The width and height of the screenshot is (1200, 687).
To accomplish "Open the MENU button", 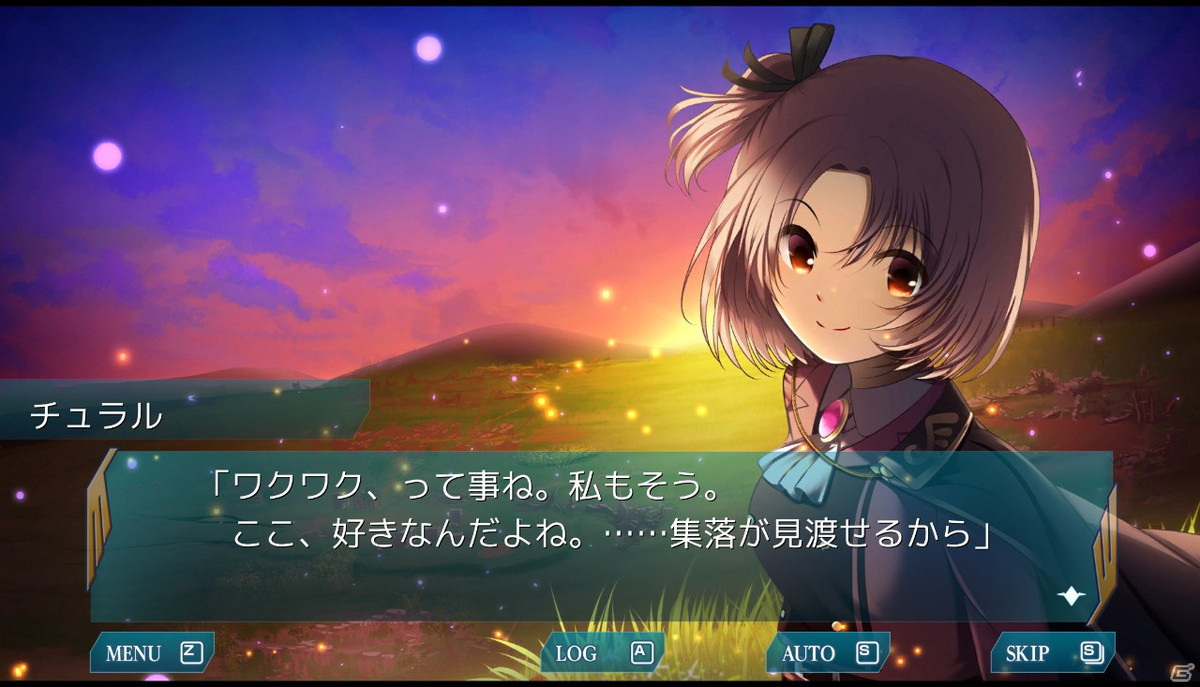I will click(x=152, y=654).
